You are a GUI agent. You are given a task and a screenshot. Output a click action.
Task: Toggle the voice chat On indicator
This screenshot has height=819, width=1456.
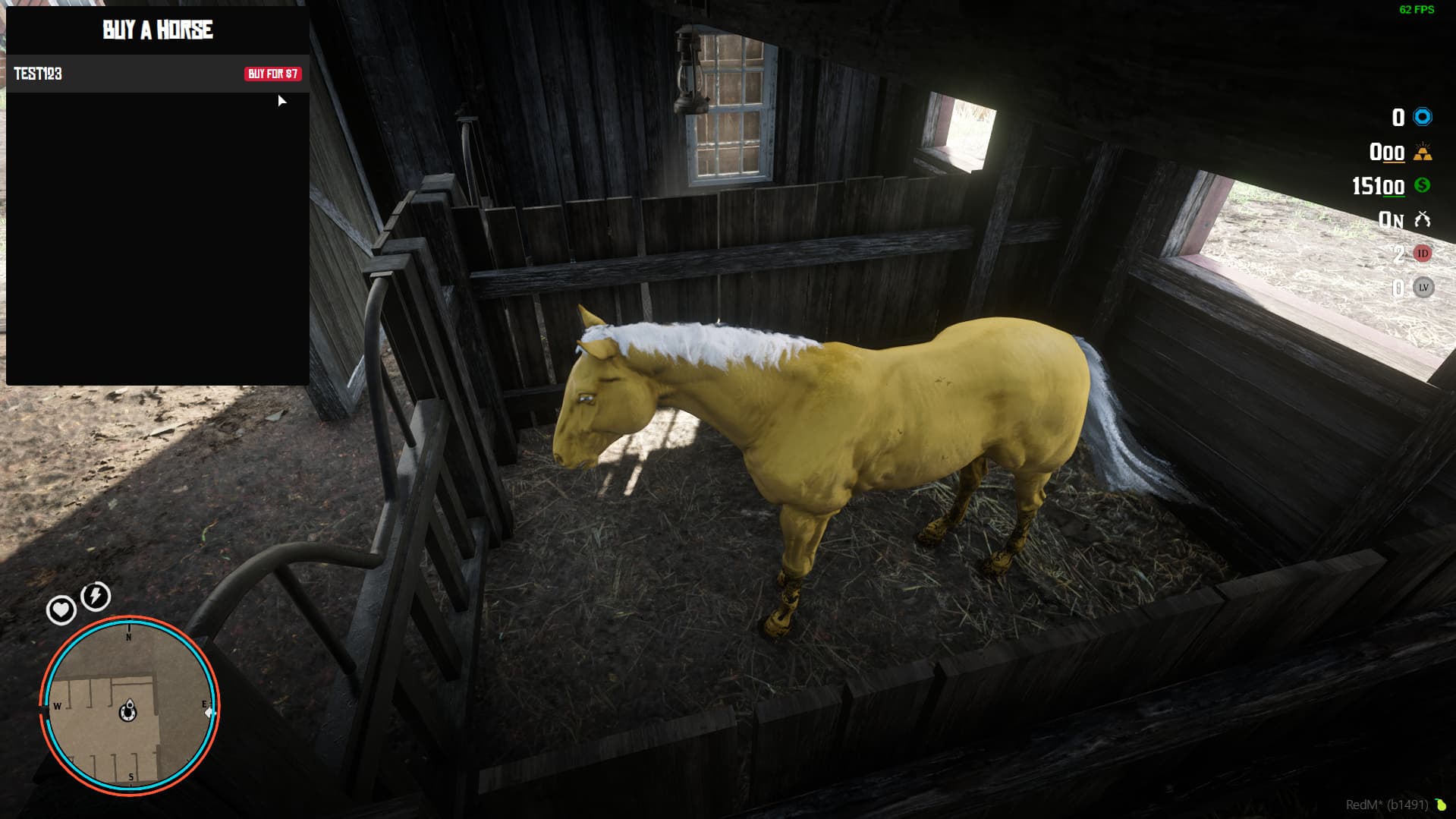(1393, 219)
